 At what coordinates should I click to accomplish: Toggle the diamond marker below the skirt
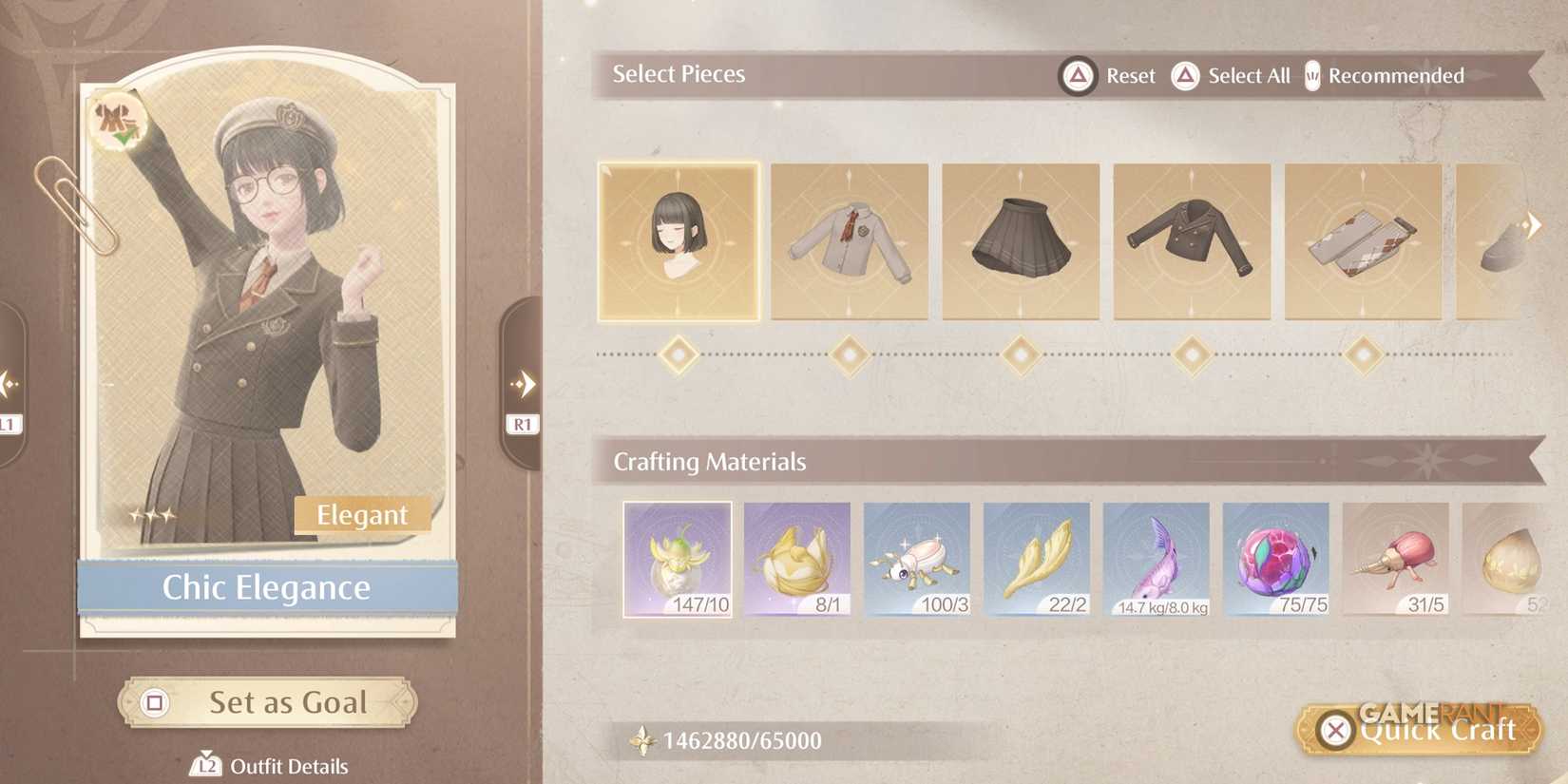point(1021,354)
